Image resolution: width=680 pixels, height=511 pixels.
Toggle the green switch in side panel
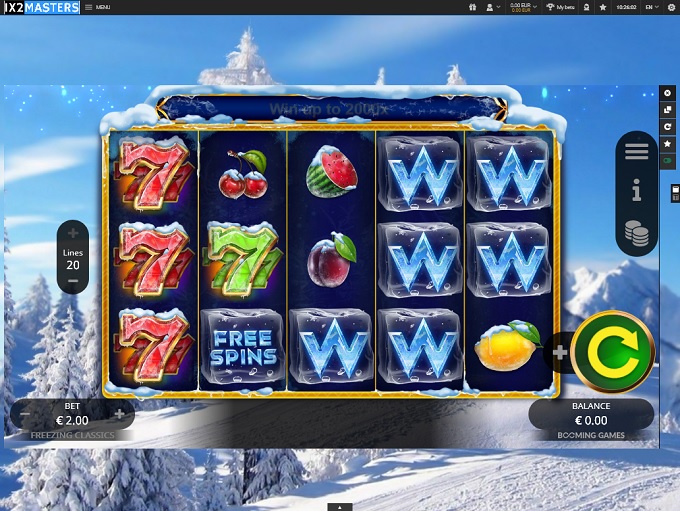click(668, 161)
